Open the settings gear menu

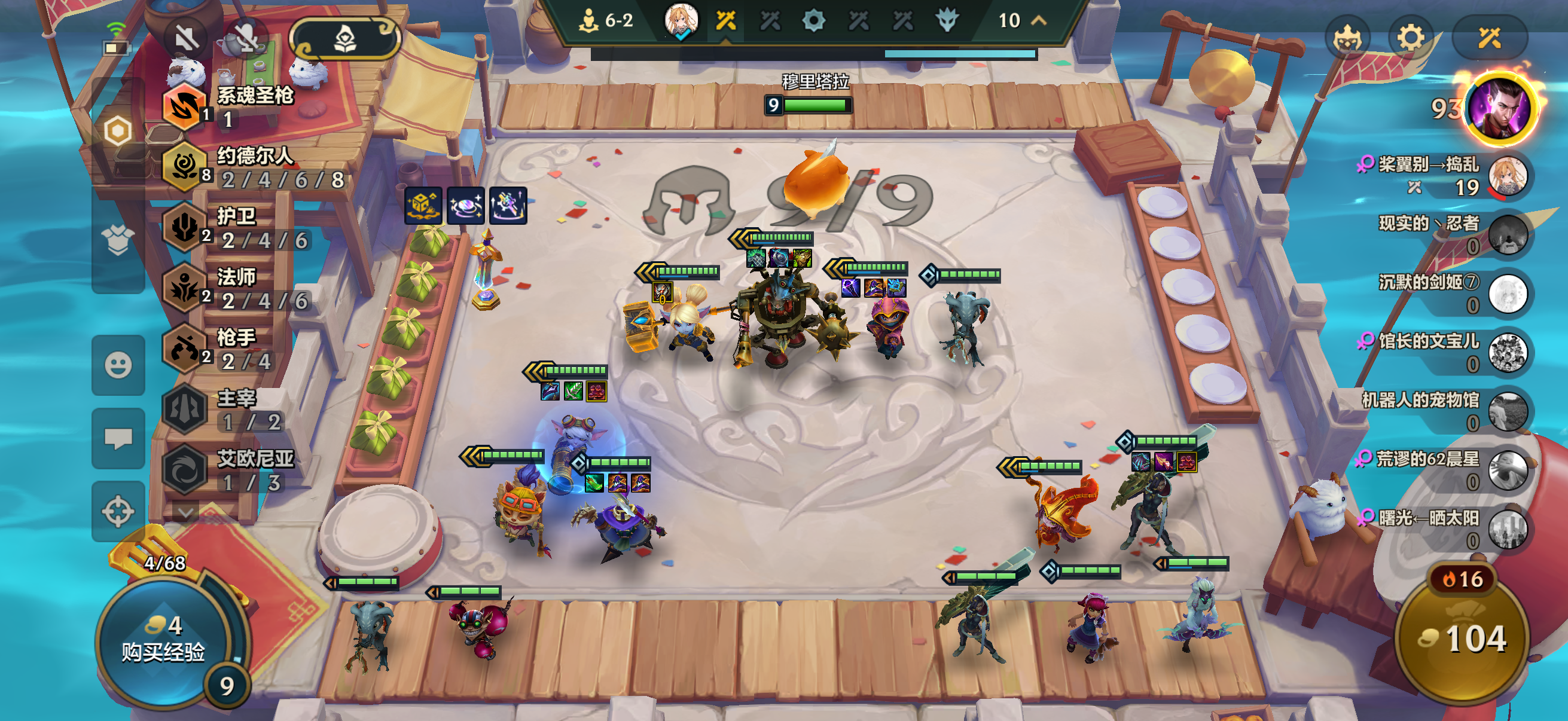[1410, 39]
